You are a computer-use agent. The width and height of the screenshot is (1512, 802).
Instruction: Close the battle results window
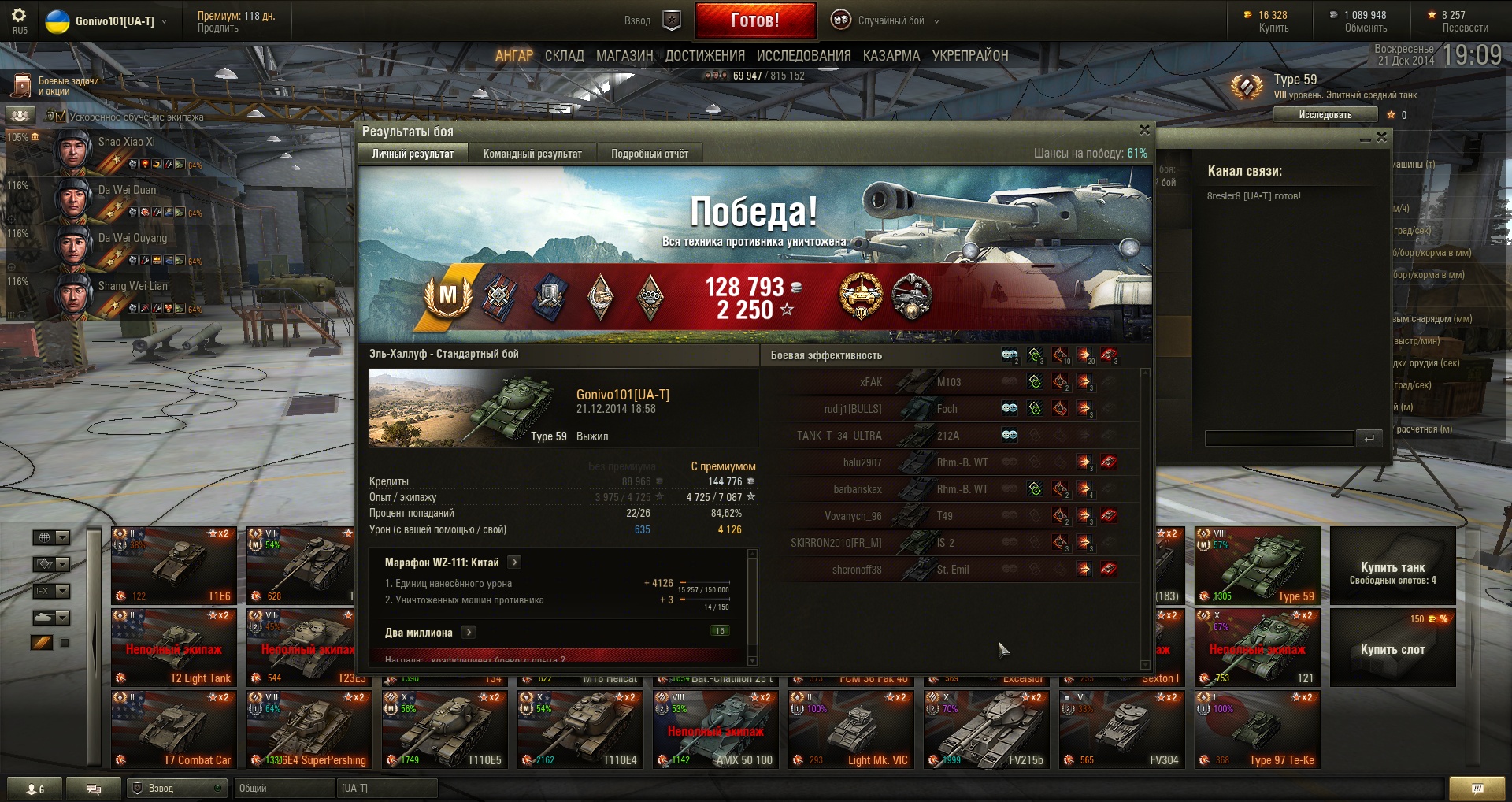1144,130
